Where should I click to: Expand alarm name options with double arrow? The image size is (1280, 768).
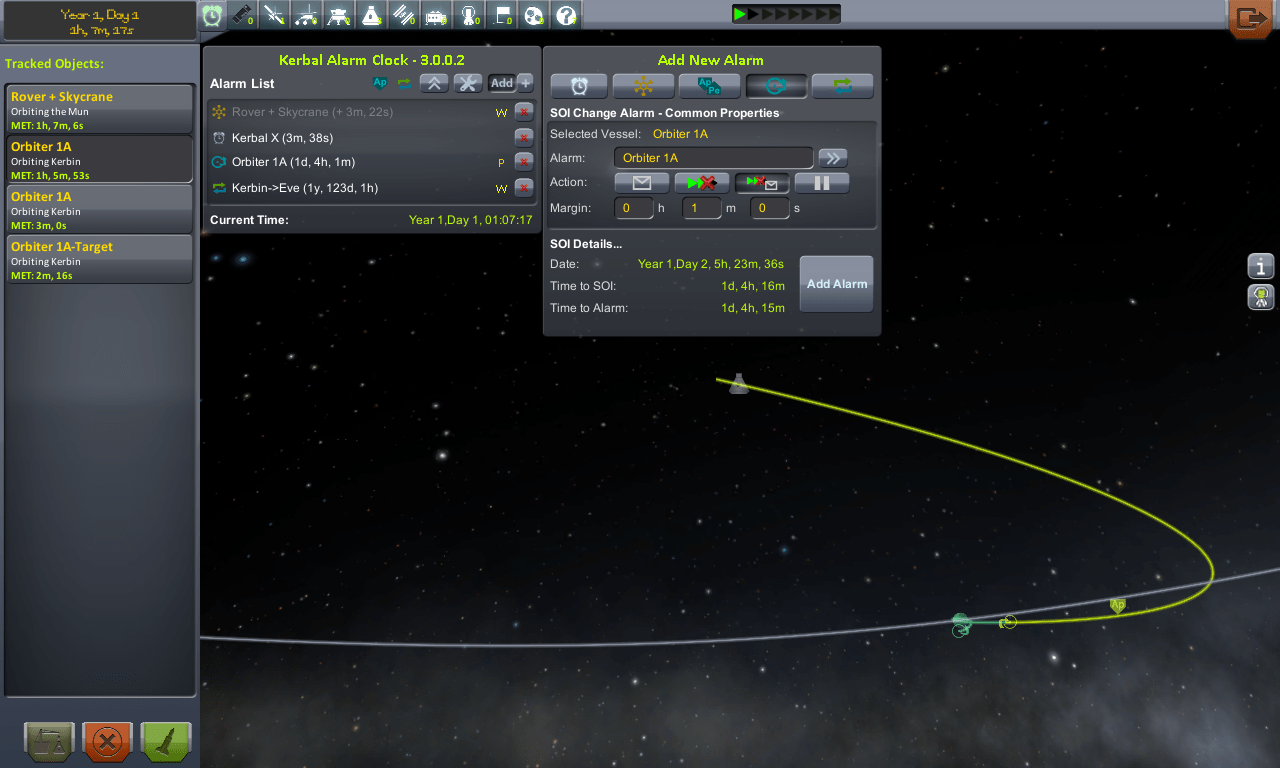click(833, 157)
